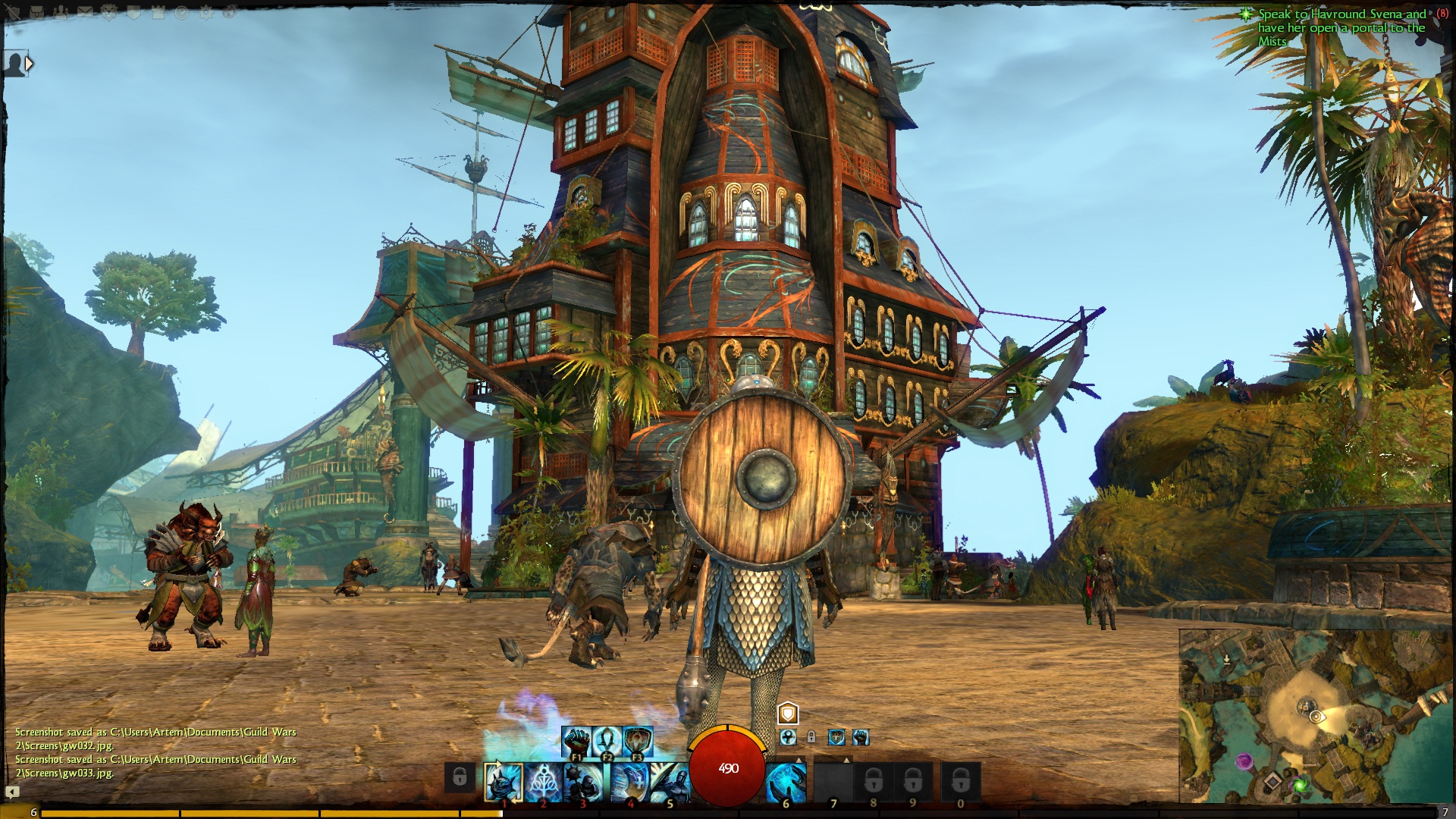The height and width of the screenshot is (819, 1456).
Task: Use weapon skill 2 glowing symbol
Action: point(544,783)
